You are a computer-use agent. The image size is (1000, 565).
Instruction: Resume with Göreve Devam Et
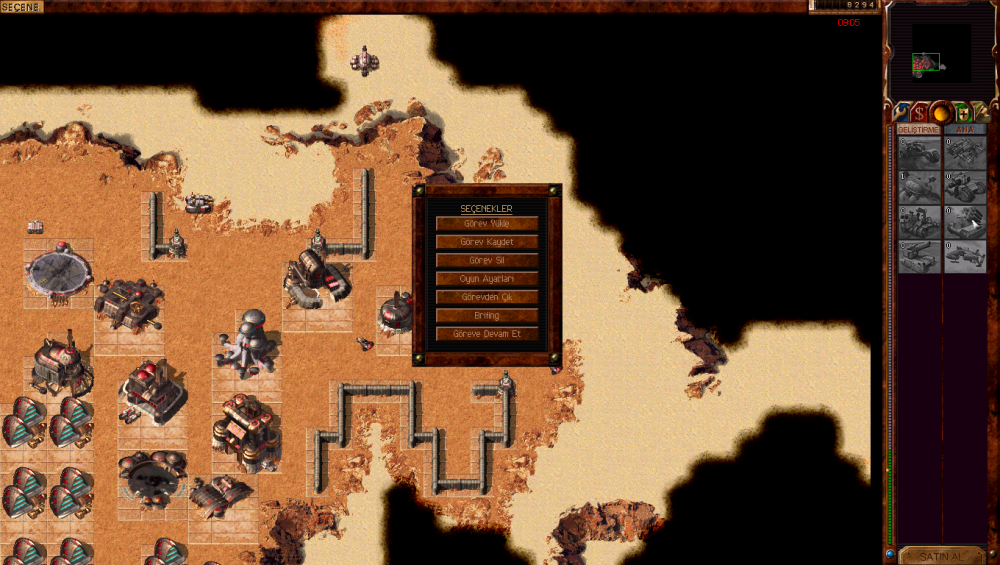pyautogui.click(x=487, y=334)
